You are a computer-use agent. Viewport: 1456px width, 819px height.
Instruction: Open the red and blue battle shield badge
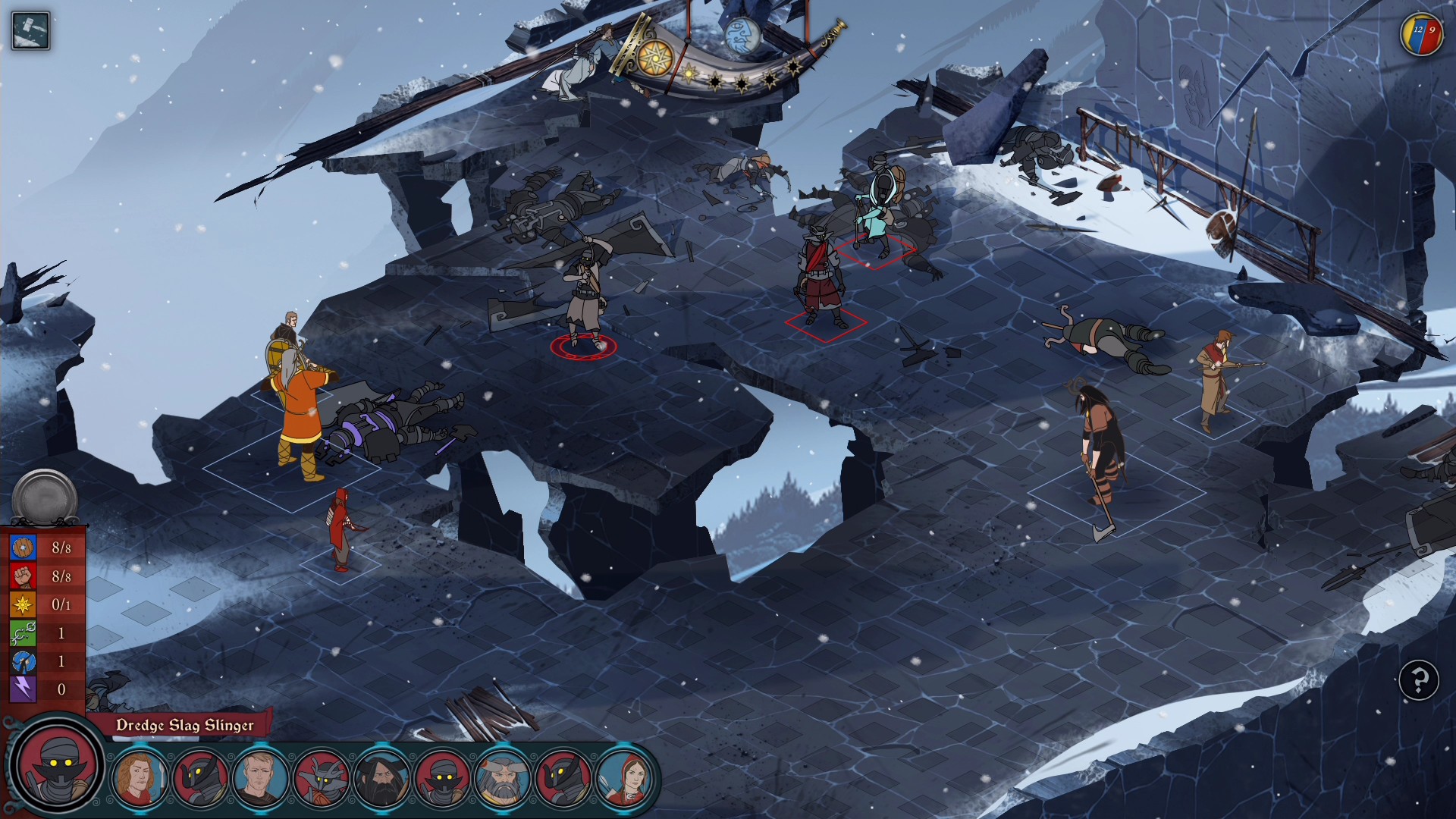click(1420, 35)
